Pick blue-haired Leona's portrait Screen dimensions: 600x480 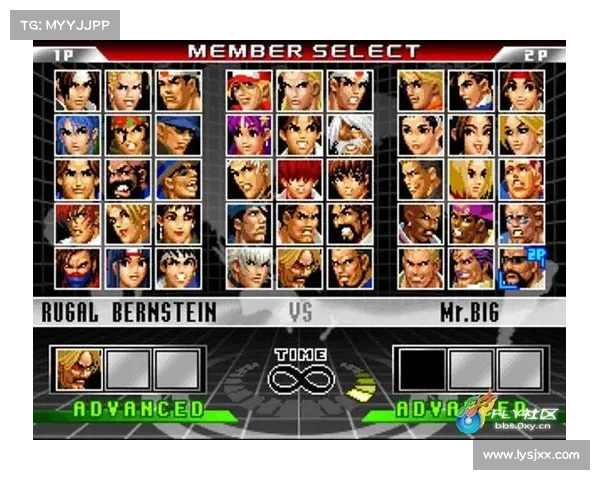(77, 134)
